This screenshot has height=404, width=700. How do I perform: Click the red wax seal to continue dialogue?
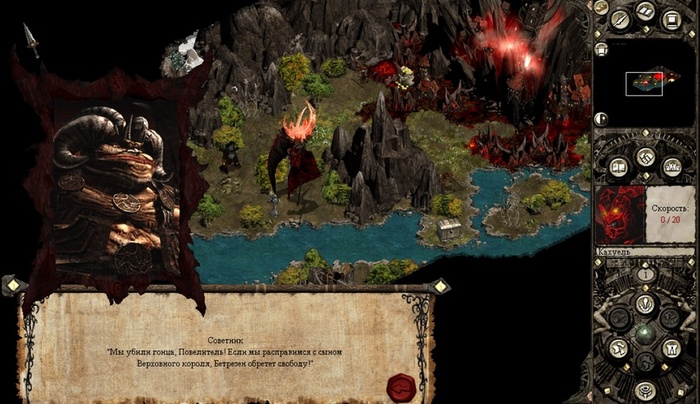400,385
